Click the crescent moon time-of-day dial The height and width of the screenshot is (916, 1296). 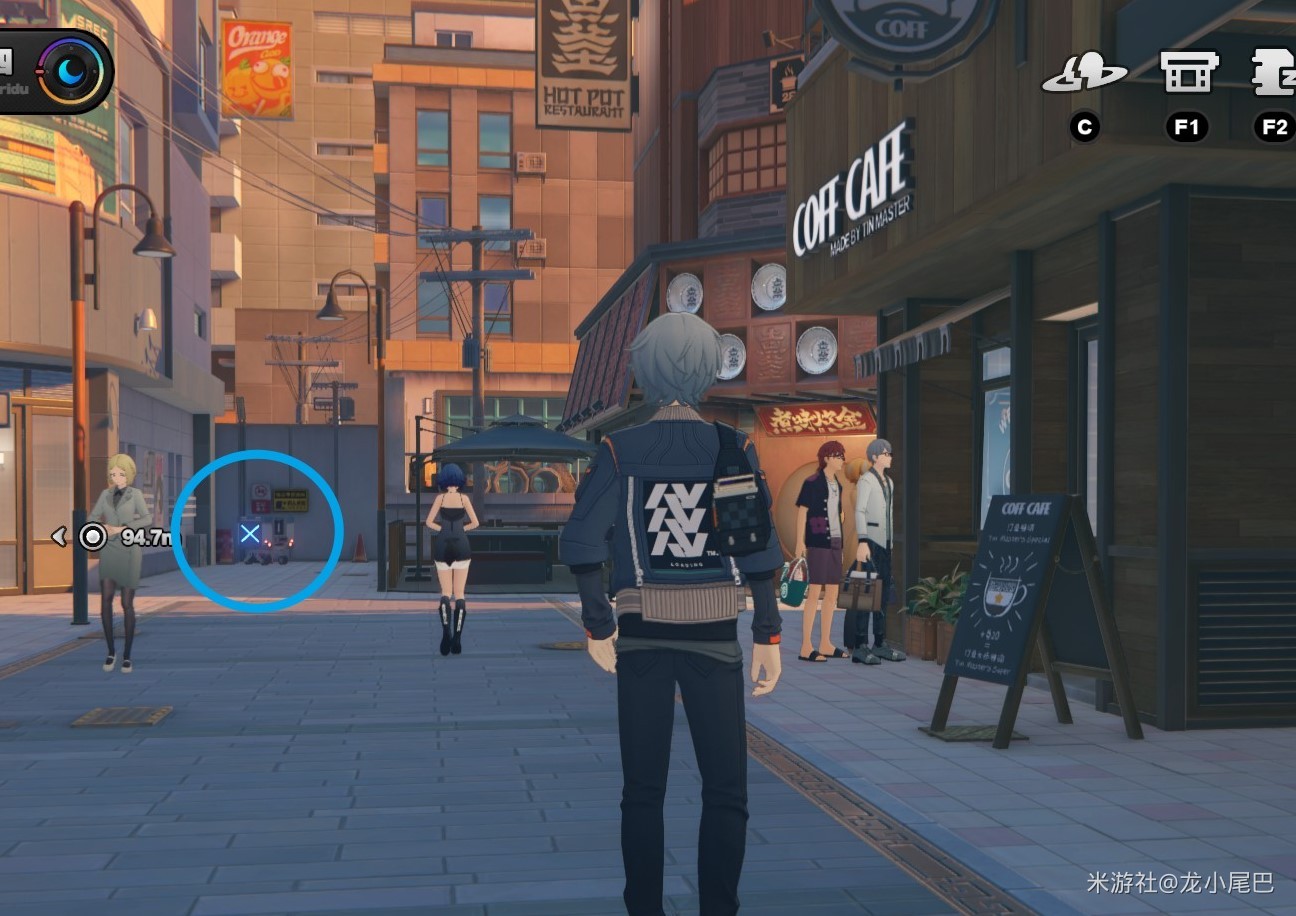point(72,71)
